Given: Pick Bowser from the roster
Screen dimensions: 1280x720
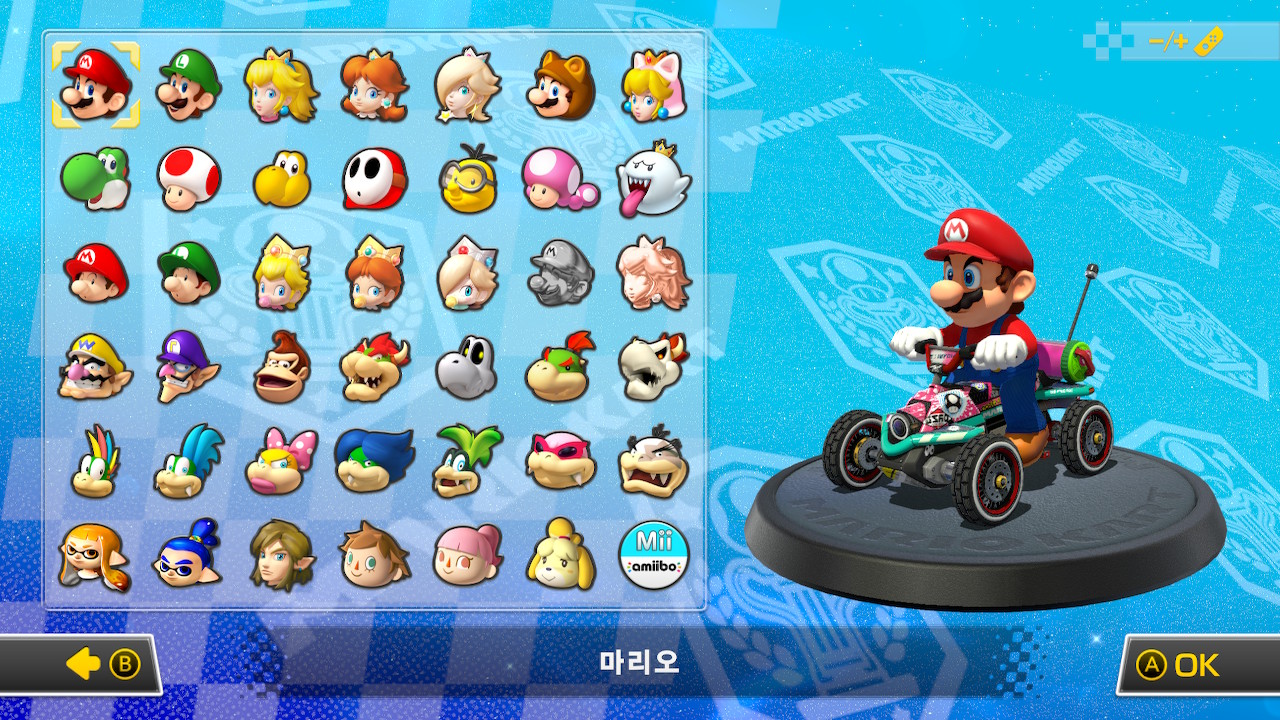Looking at the screenshot, I should coord(374,366).
